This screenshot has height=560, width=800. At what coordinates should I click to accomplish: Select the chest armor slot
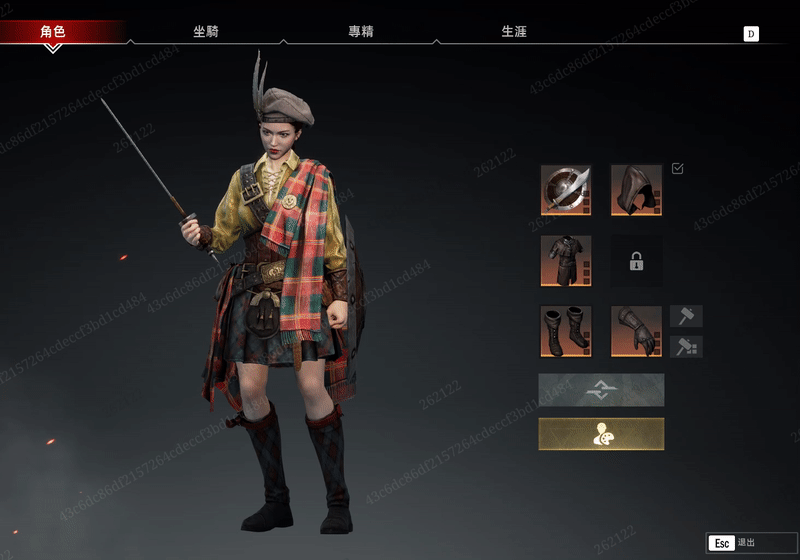(566, 261)
